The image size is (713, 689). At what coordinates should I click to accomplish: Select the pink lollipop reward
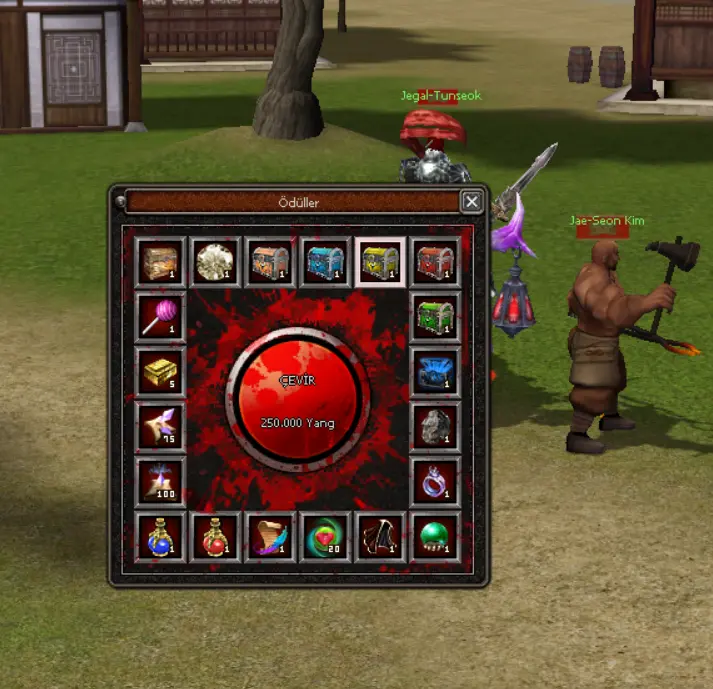click(161, 317)
